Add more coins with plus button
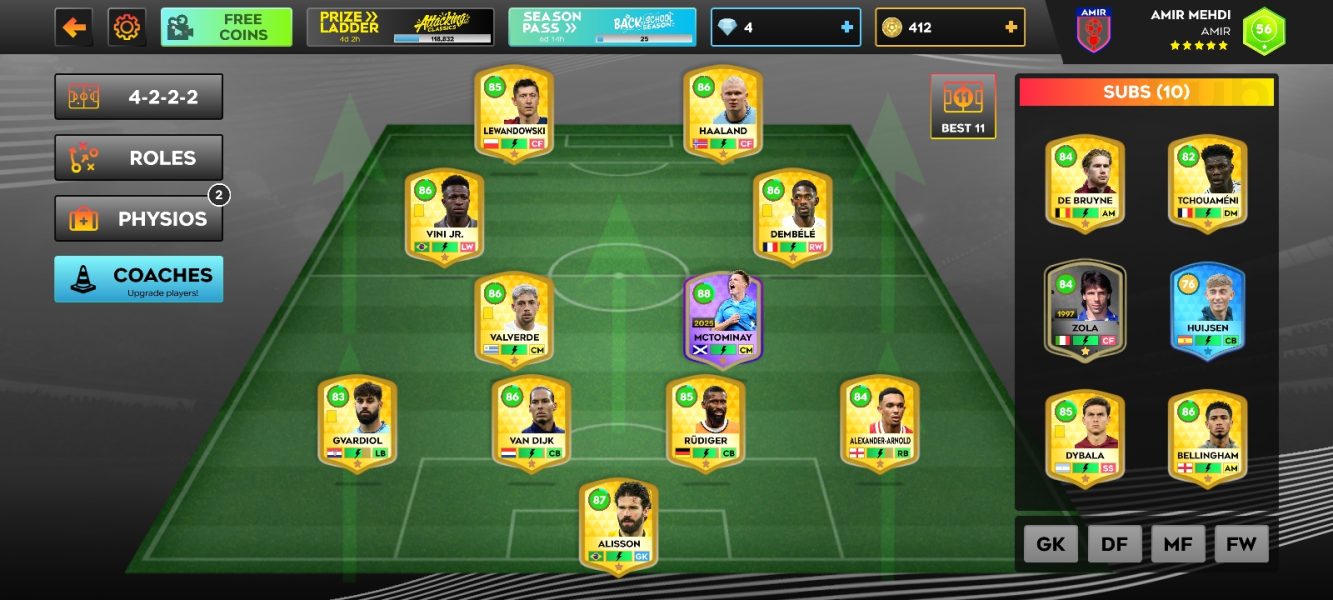The width and height of the screenshot is (1333, 600). (x=1011, y=27)
